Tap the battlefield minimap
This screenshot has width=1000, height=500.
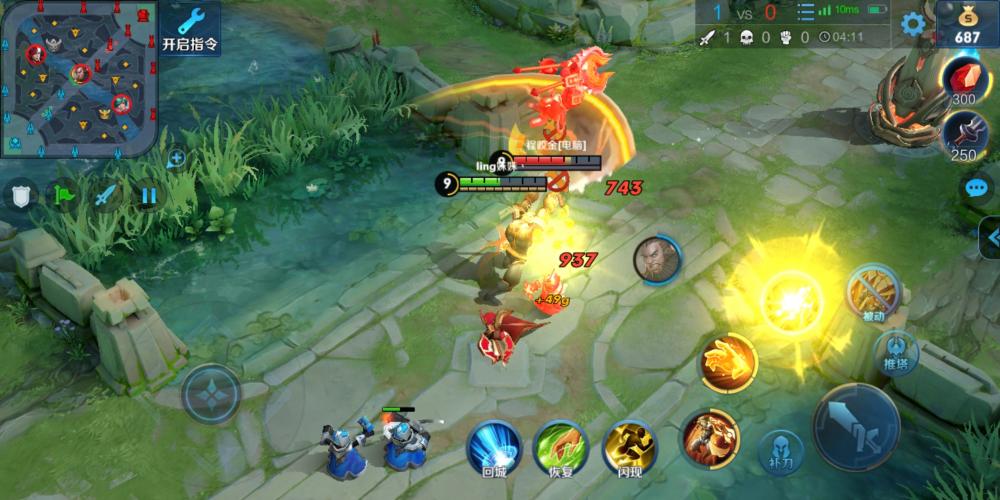78,78
